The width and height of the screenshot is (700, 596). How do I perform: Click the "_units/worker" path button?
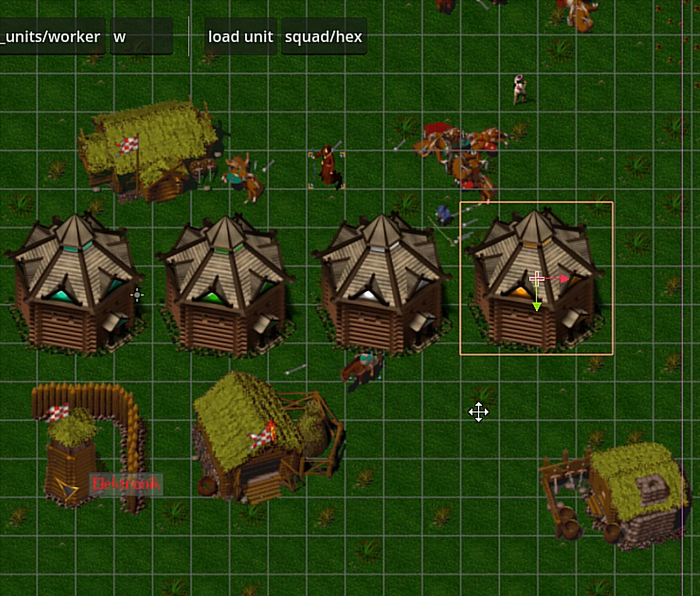[52, 37]
